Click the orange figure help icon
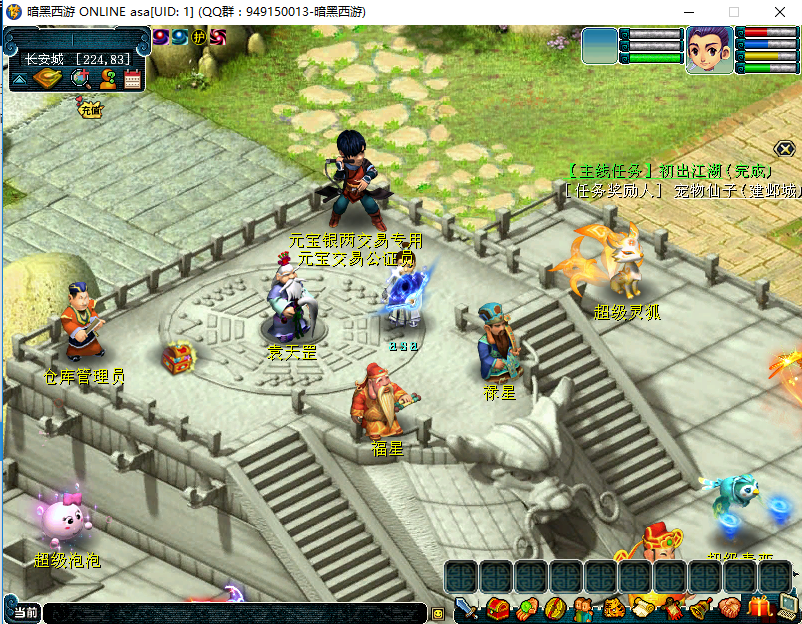The image size is (802, 624). tap(107, 79)
